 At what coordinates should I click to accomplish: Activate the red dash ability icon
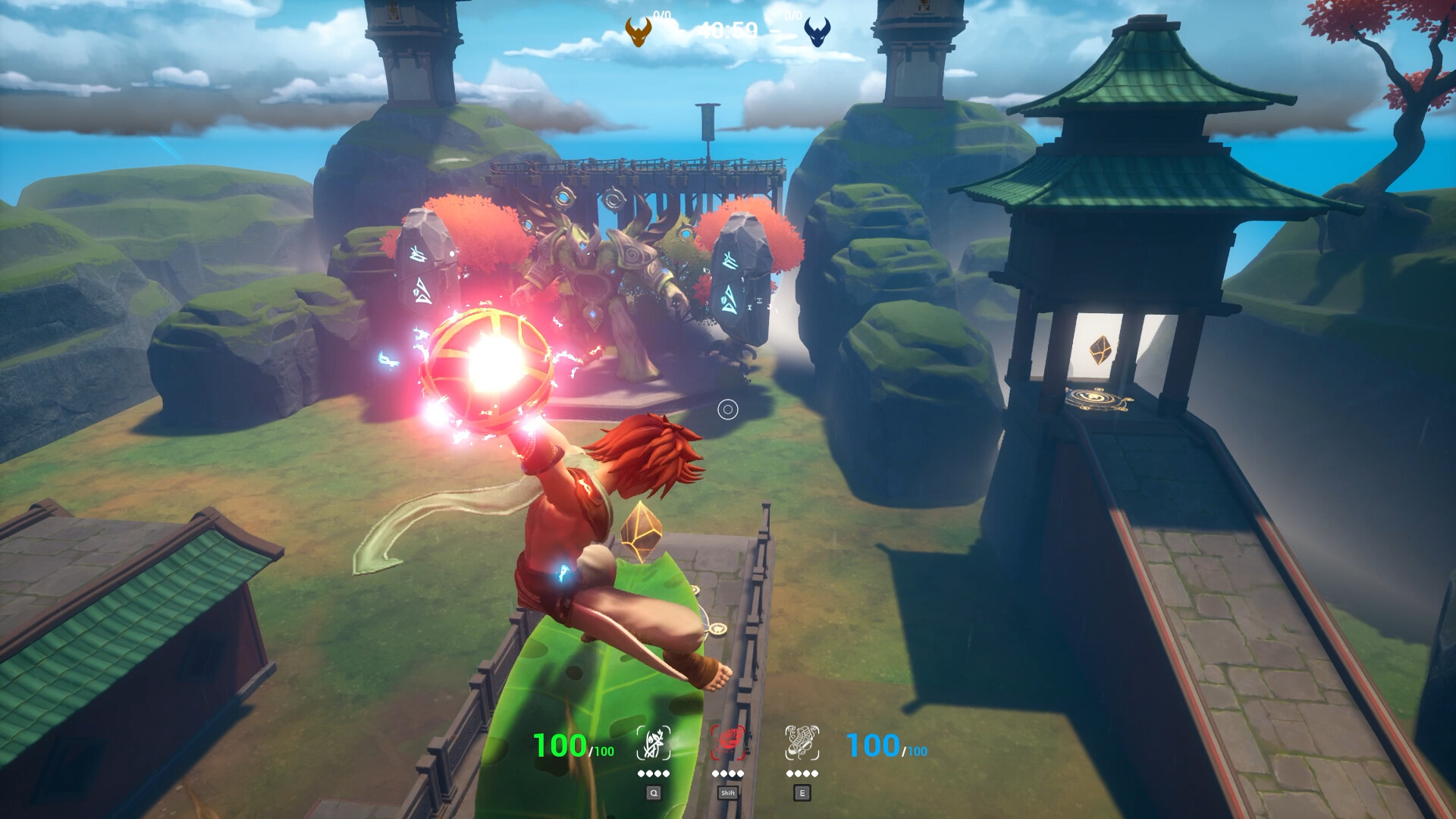pyautogui.click(x=728, y=742)
